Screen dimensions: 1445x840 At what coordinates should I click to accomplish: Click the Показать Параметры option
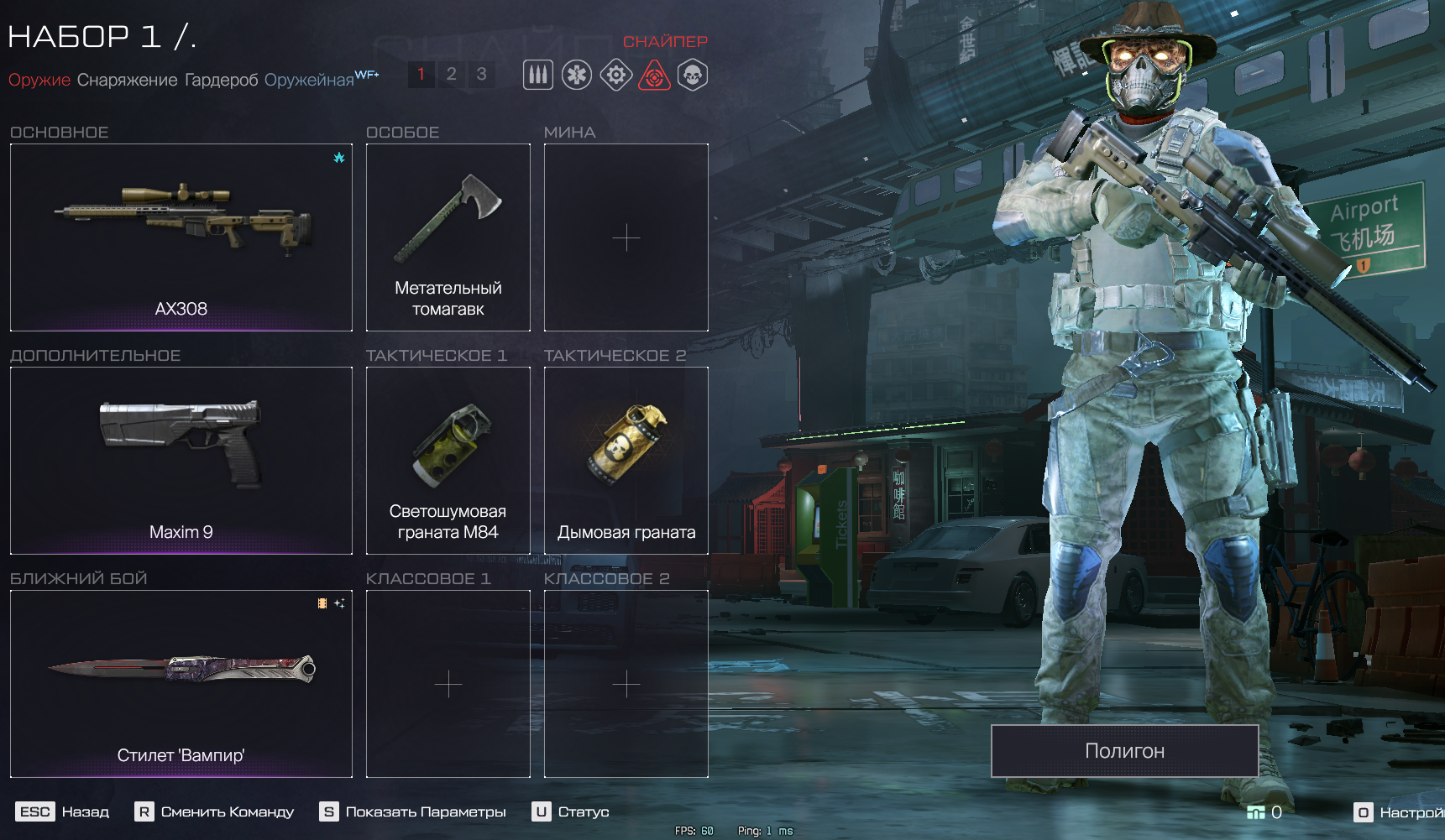(413, 811)
